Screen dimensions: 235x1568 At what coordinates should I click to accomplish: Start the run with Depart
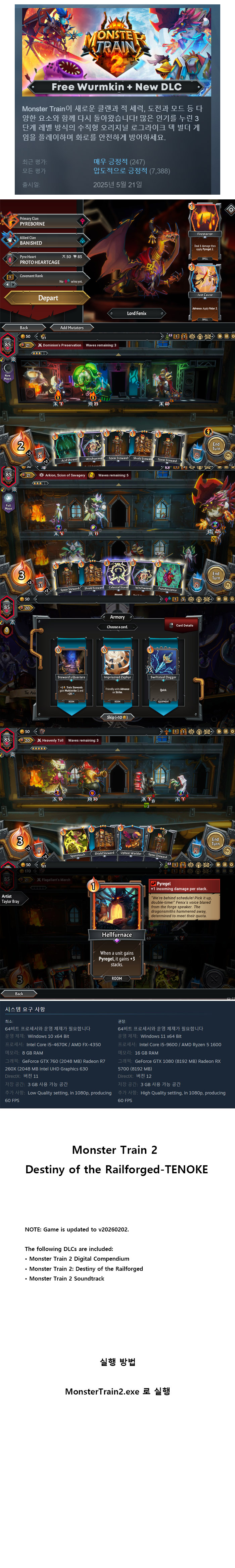[48, 298]
